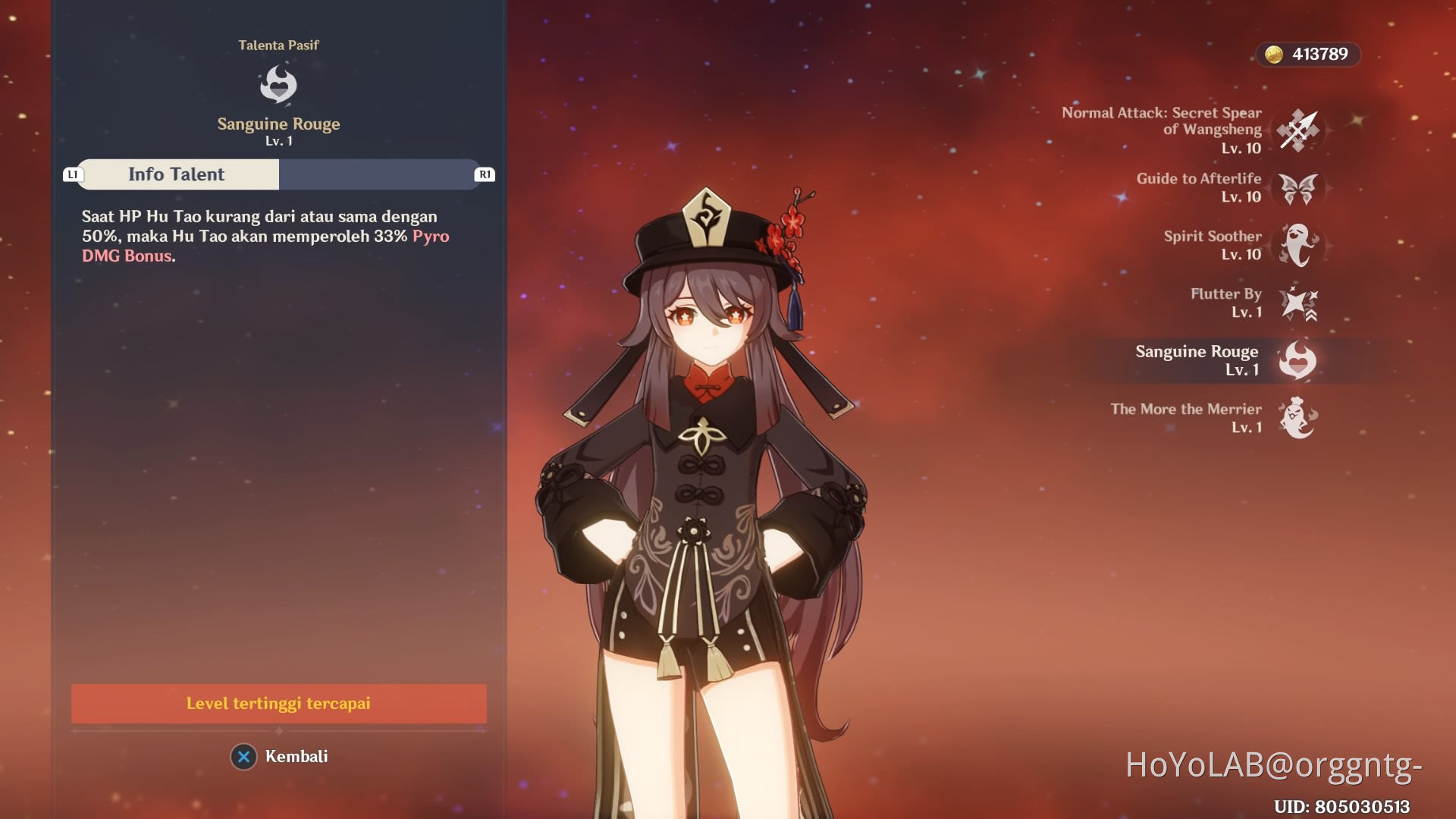Open the talent list entry for Spirit Soother Lv. 10
Image resolution: width=1456 pixels, height=819 pixels.
[x=1213, y=246]
